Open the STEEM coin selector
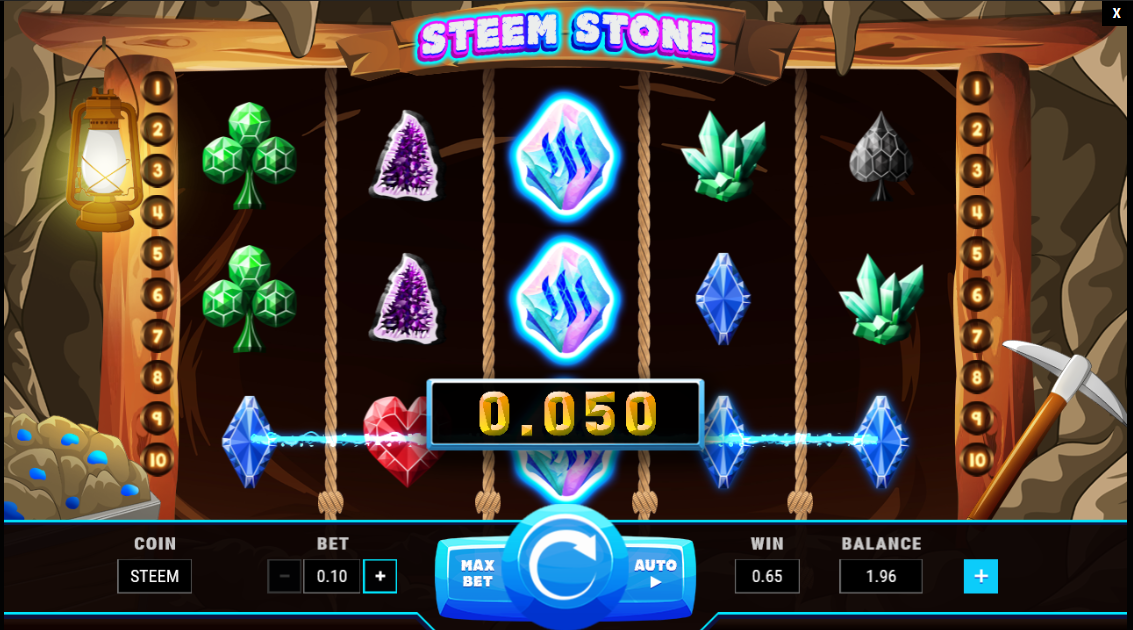The width and height of the screenshot is (1133, 630). coord(154,576)
